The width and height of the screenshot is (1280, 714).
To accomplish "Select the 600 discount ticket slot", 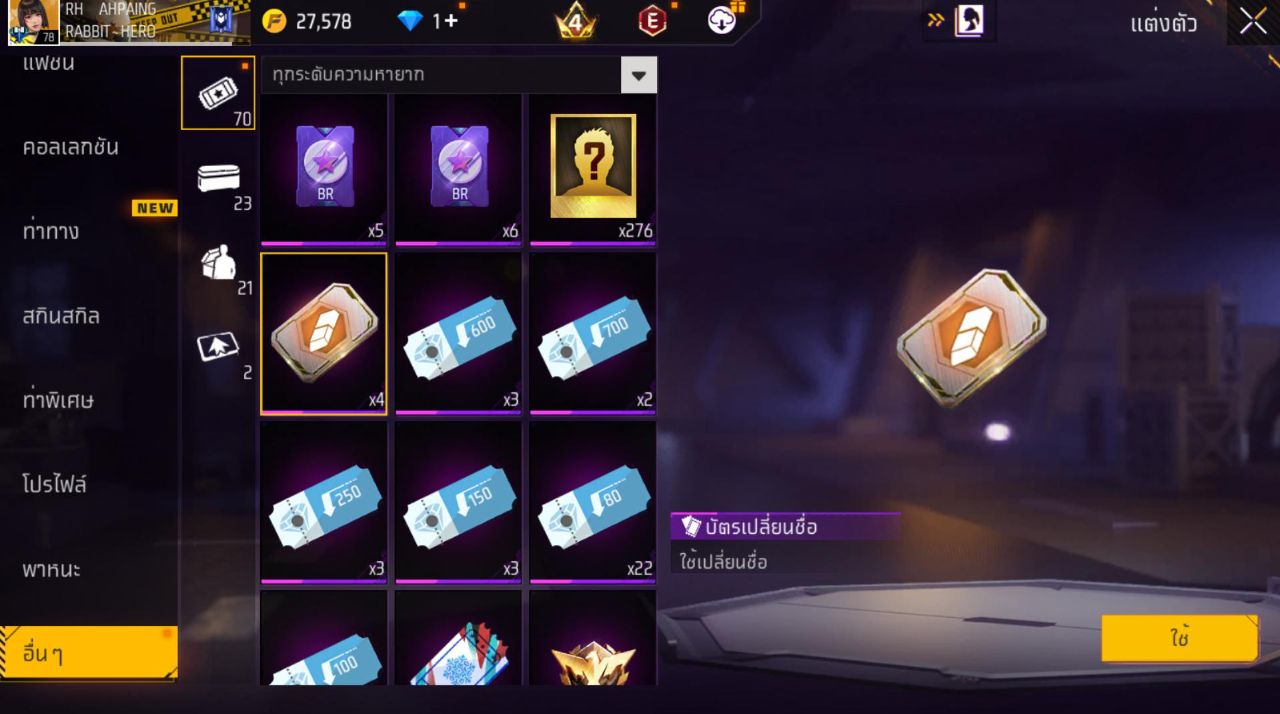I will pos(458,333).
